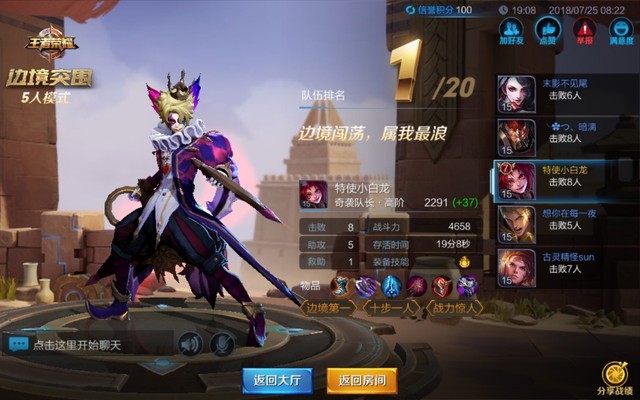Open the Share Results (分享战绩) button
Screen dimensions: 640x400
613,380
